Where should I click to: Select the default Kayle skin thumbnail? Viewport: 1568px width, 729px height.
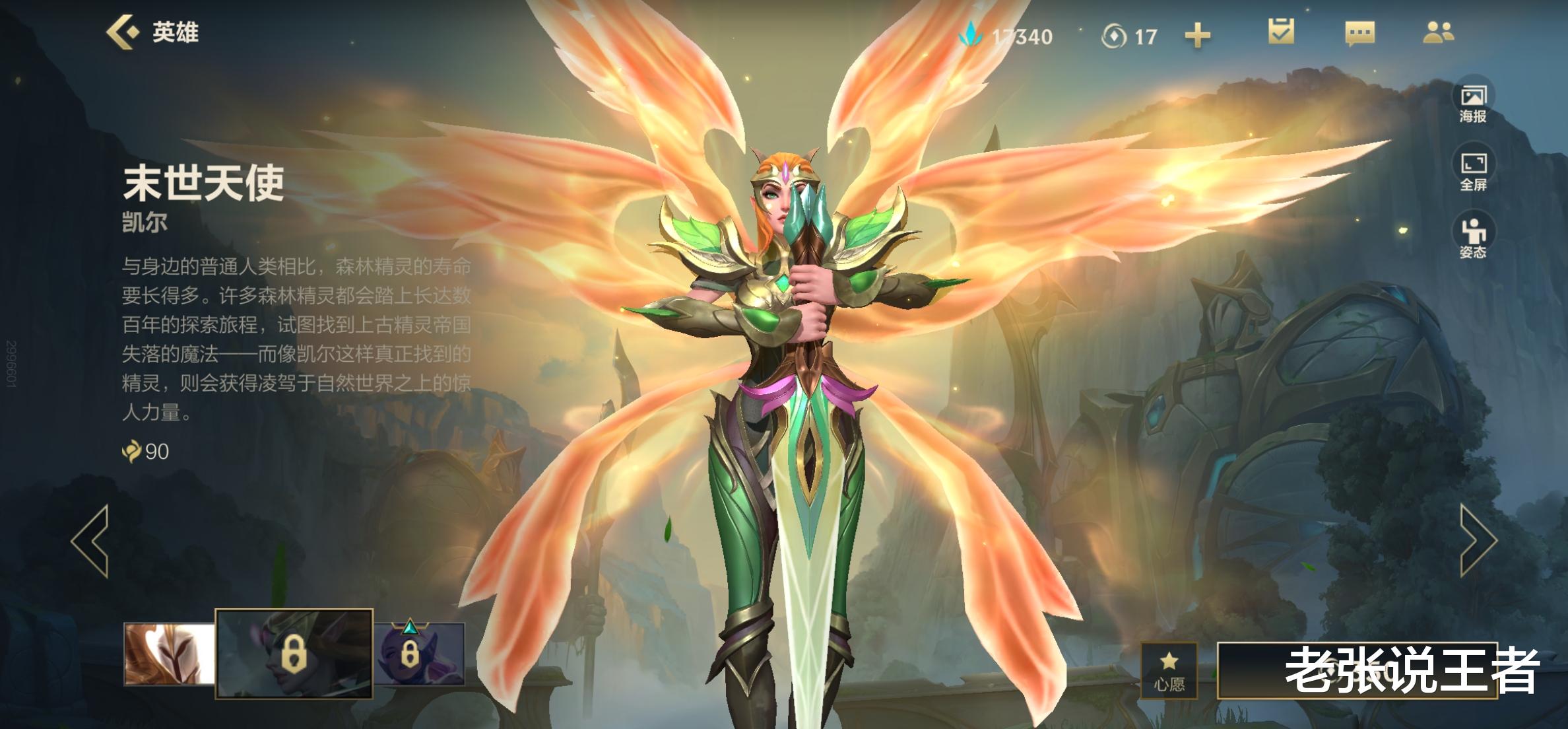pos(170,654)
